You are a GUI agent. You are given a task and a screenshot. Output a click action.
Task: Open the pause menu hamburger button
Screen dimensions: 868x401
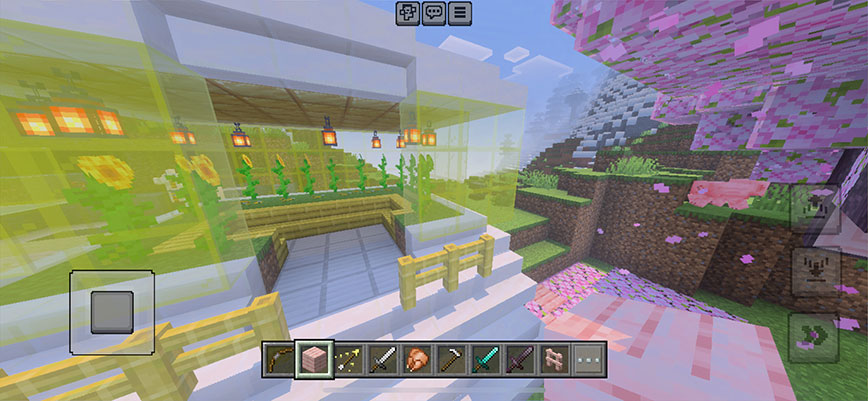point(459,13)
